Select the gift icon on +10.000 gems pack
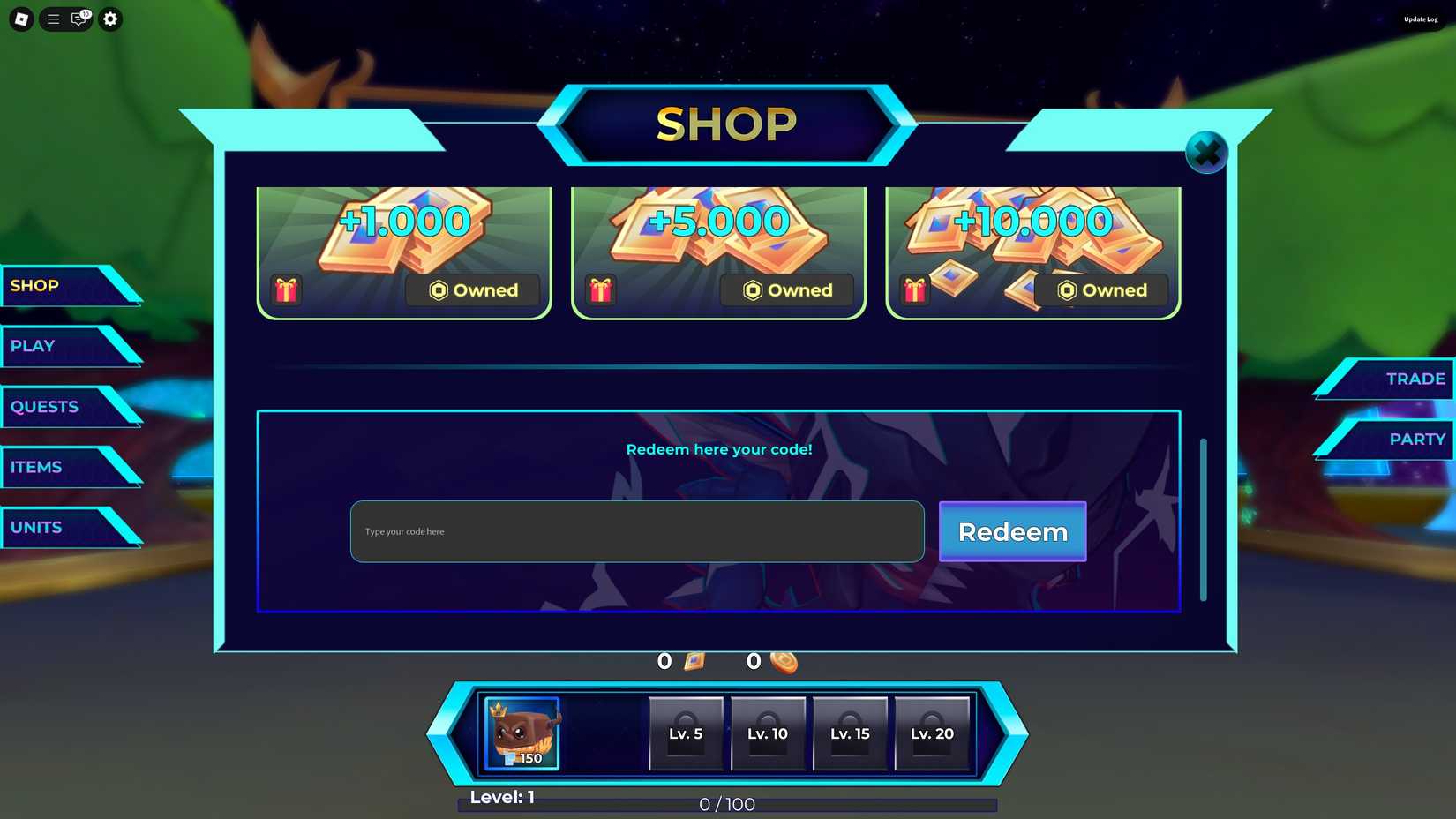The height and width of the screenshot is (819, 1456). pyautogui.click(x=914, y=289)
